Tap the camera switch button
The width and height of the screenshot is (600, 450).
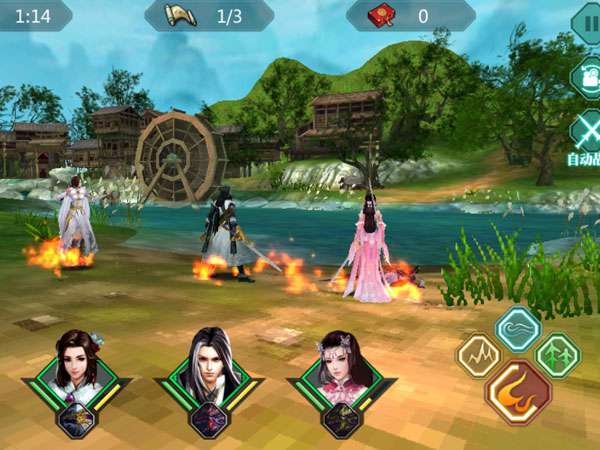586,78
